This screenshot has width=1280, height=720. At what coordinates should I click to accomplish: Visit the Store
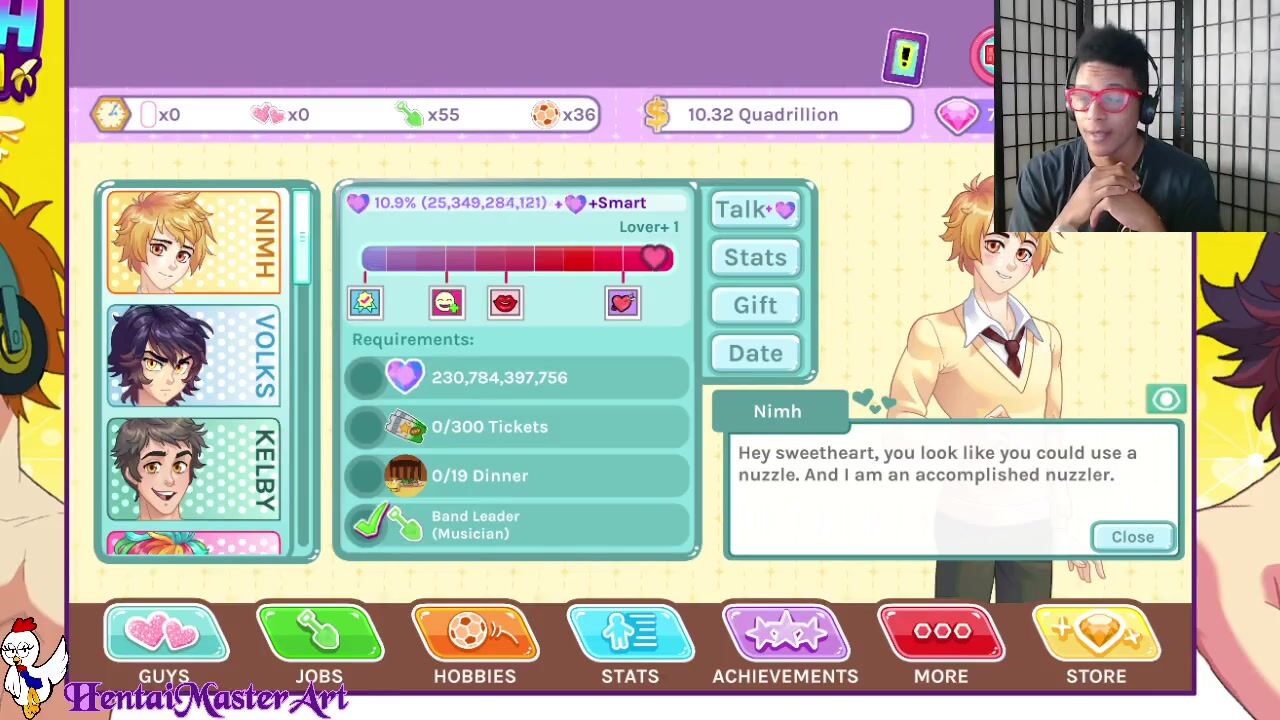tap(1096, 645)
